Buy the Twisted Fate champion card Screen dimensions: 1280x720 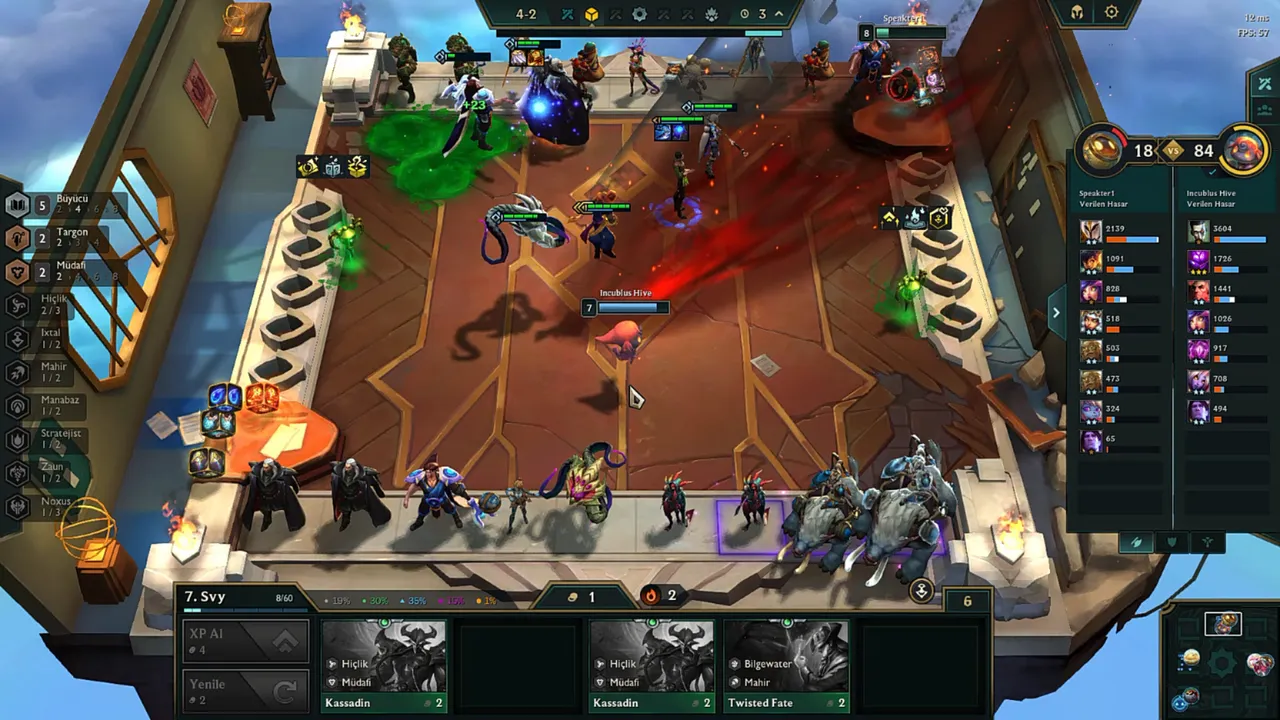[786, 666]
